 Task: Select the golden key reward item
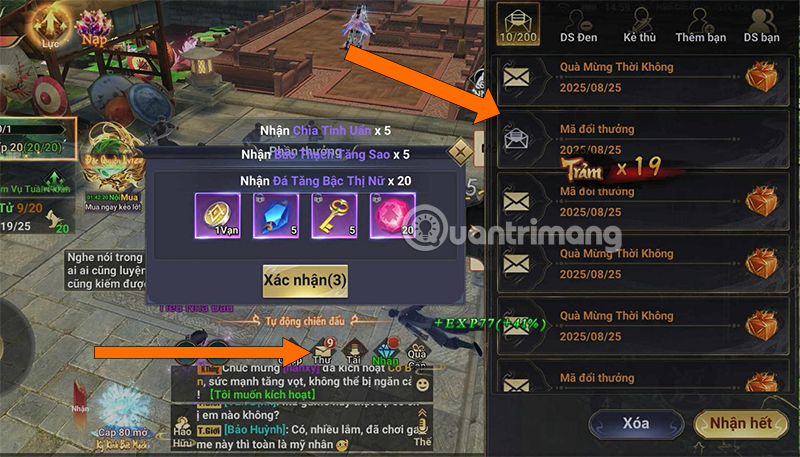click(335, 215)
